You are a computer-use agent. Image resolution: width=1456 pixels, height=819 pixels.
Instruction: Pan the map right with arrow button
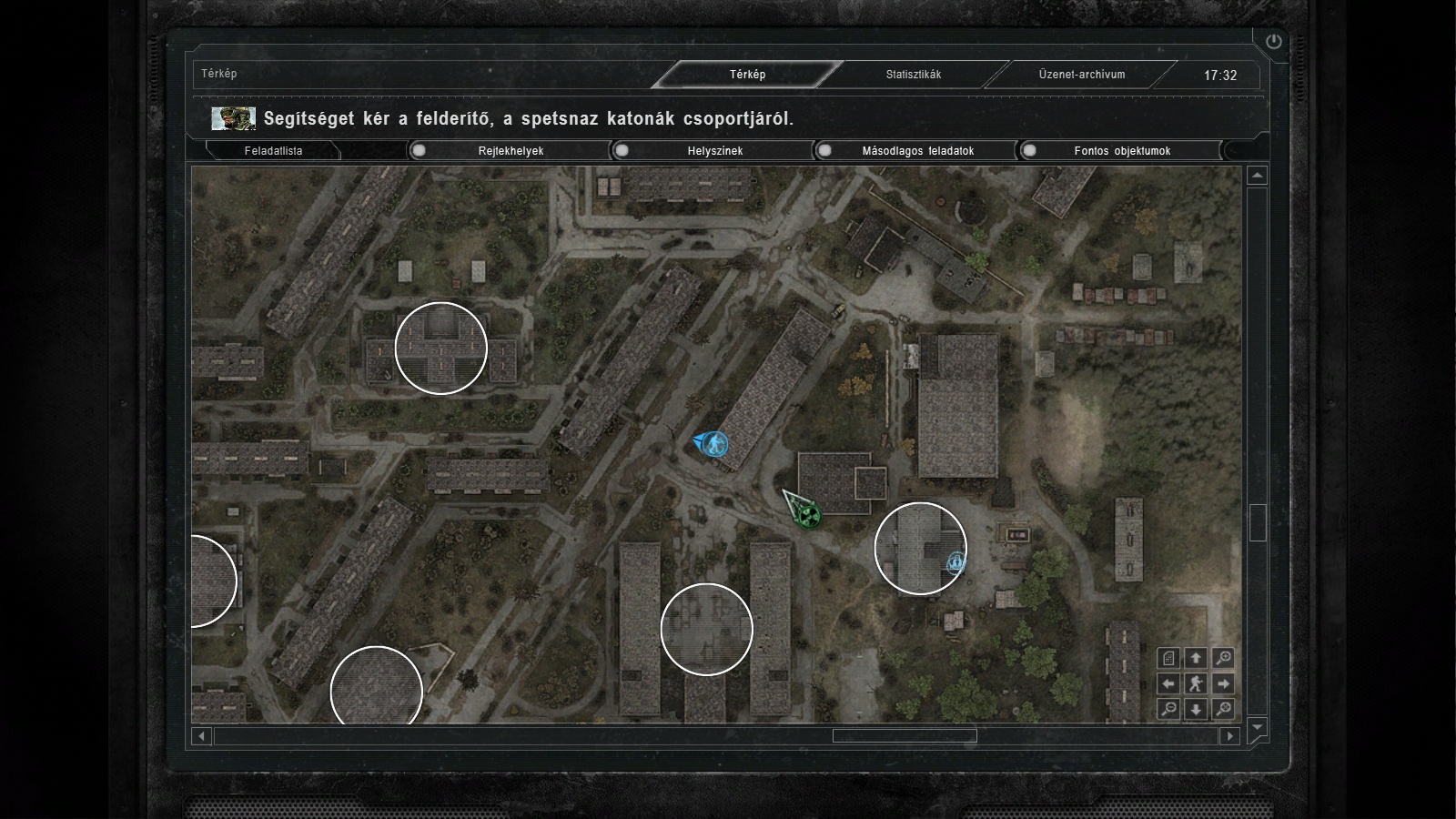(1223, 683)
